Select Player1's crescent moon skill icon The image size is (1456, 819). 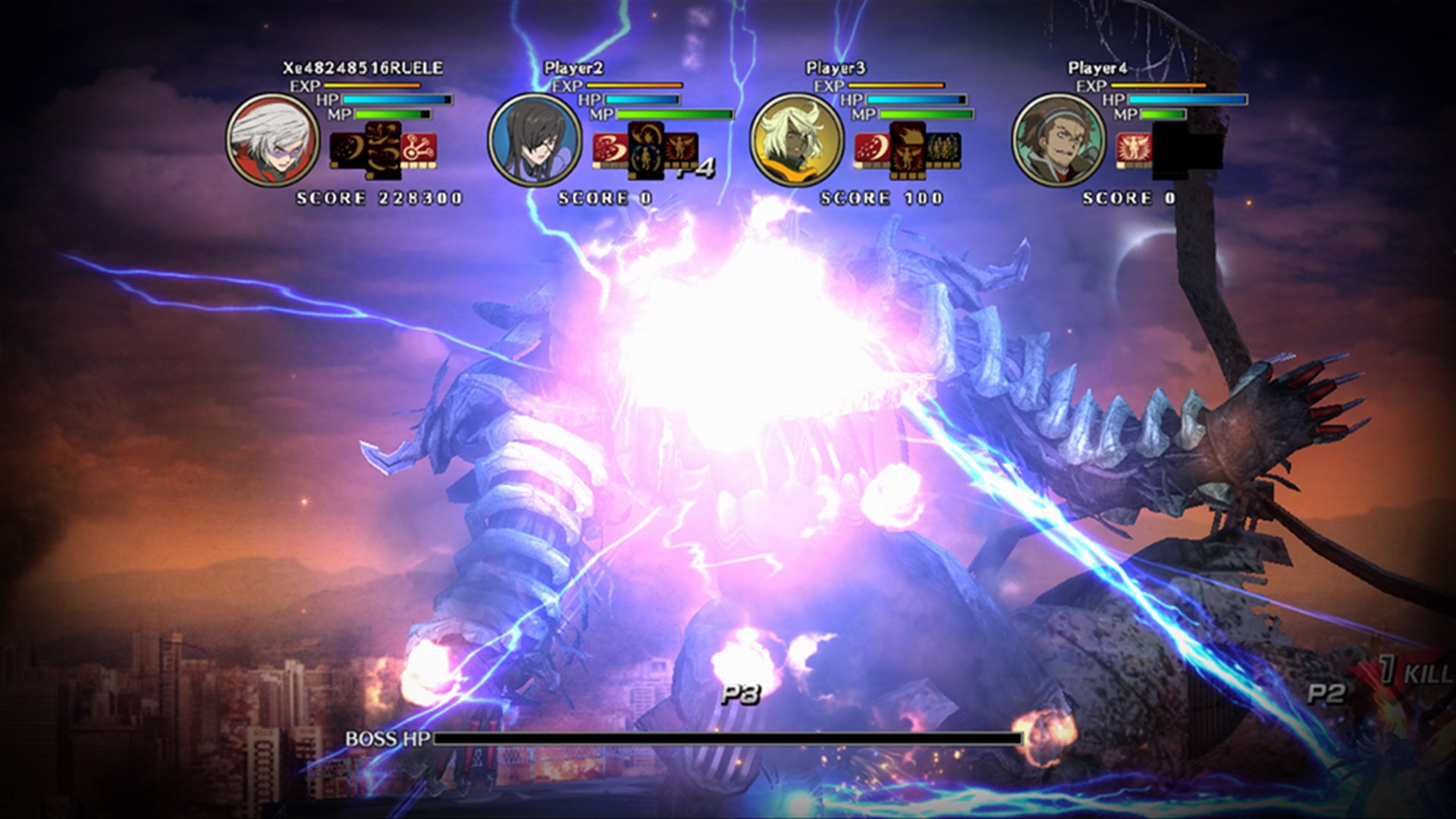point(345,148)
